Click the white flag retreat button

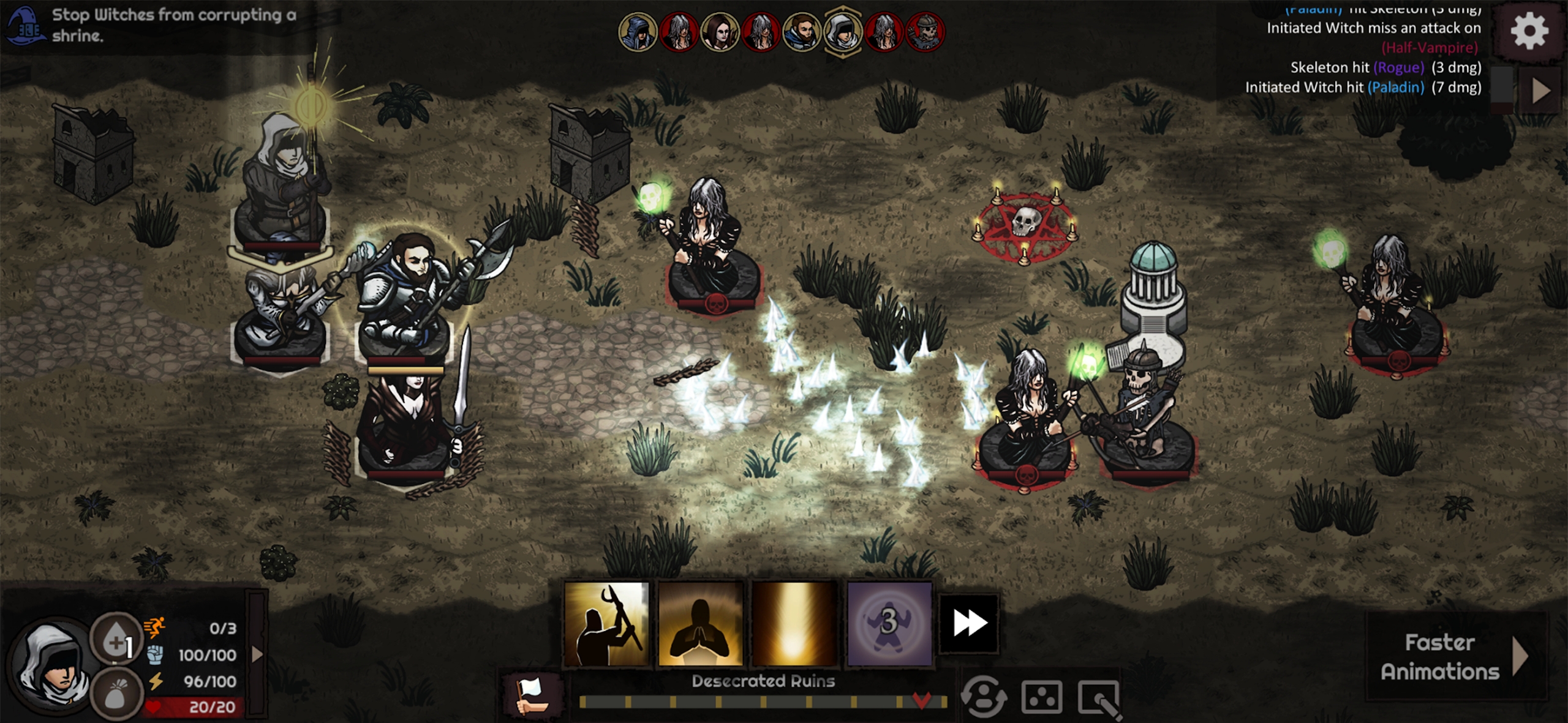tap(532, 695)
